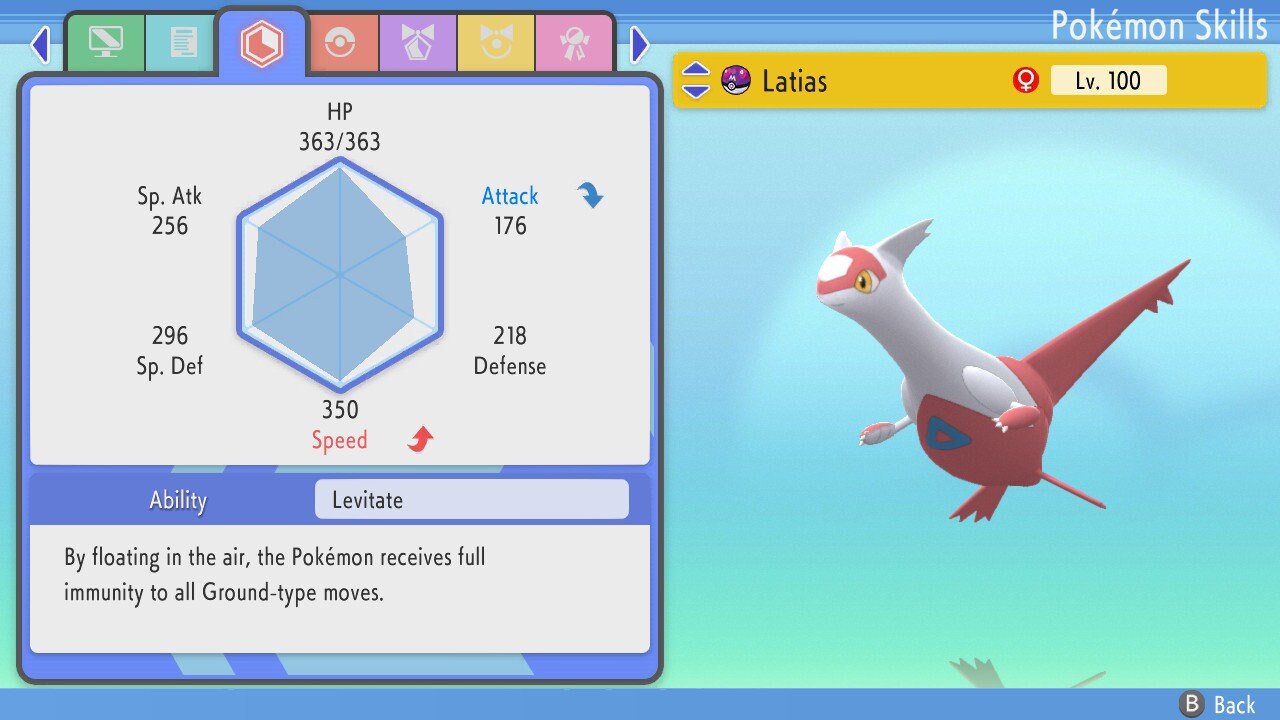This screenshot has height=720, width=1280.
Task: Switch to the red Poké Ball tab
Action: coord(339,43)
